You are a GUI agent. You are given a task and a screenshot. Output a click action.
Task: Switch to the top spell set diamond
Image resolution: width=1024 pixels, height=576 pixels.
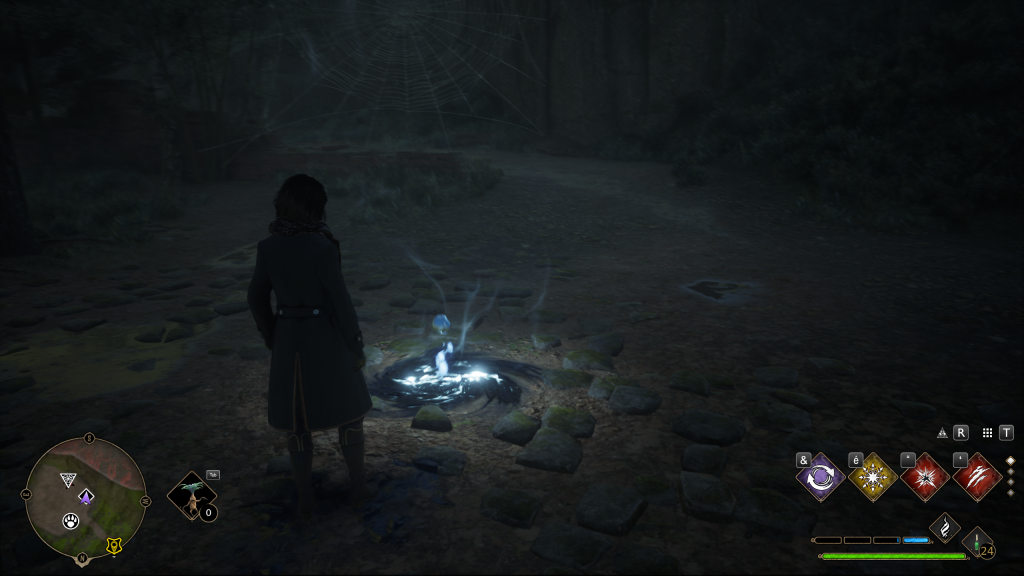(1010, 461)
